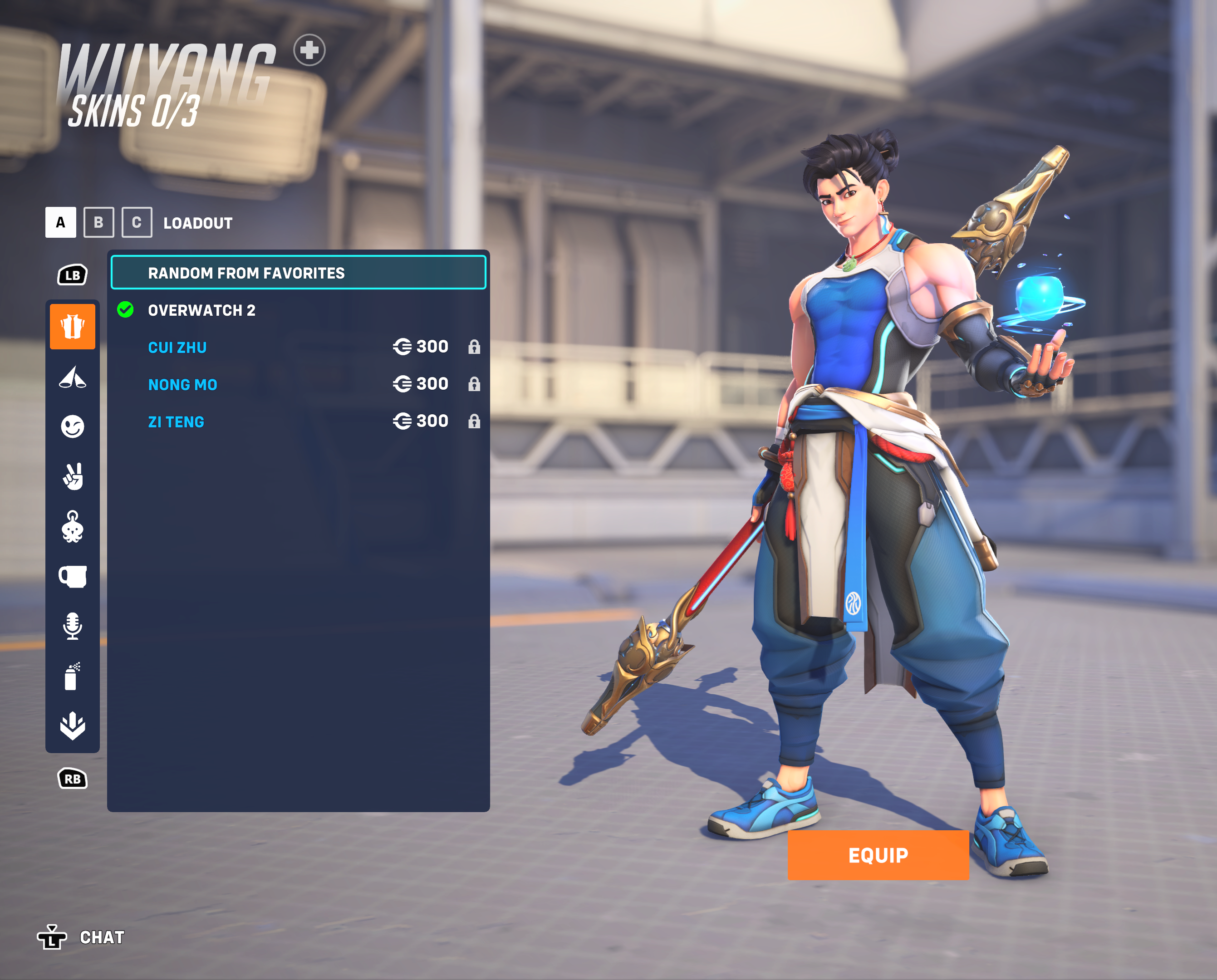Open the Skins category icon

72,326
